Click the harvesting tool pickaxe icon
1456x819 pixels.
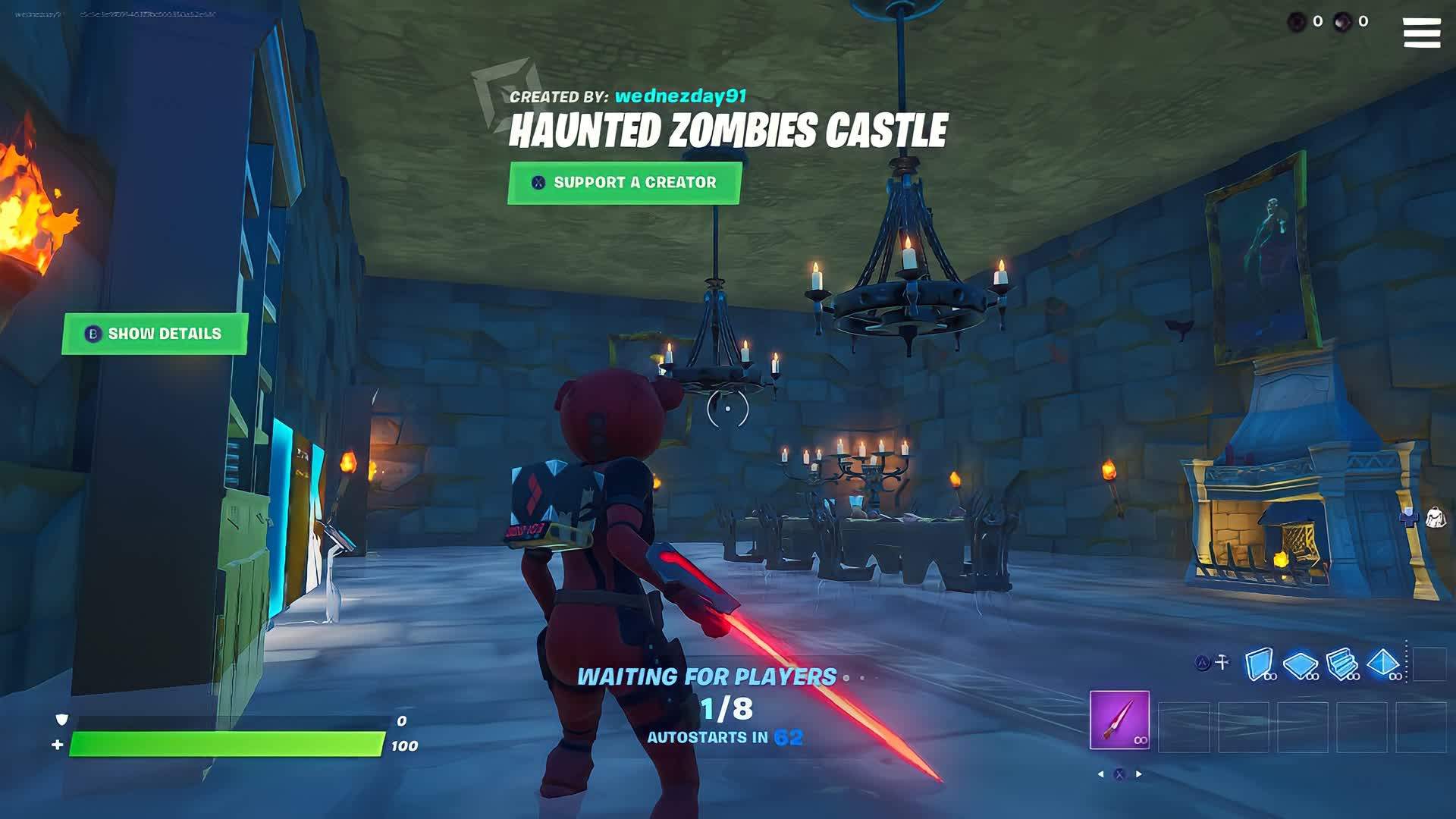[1222, 662]
